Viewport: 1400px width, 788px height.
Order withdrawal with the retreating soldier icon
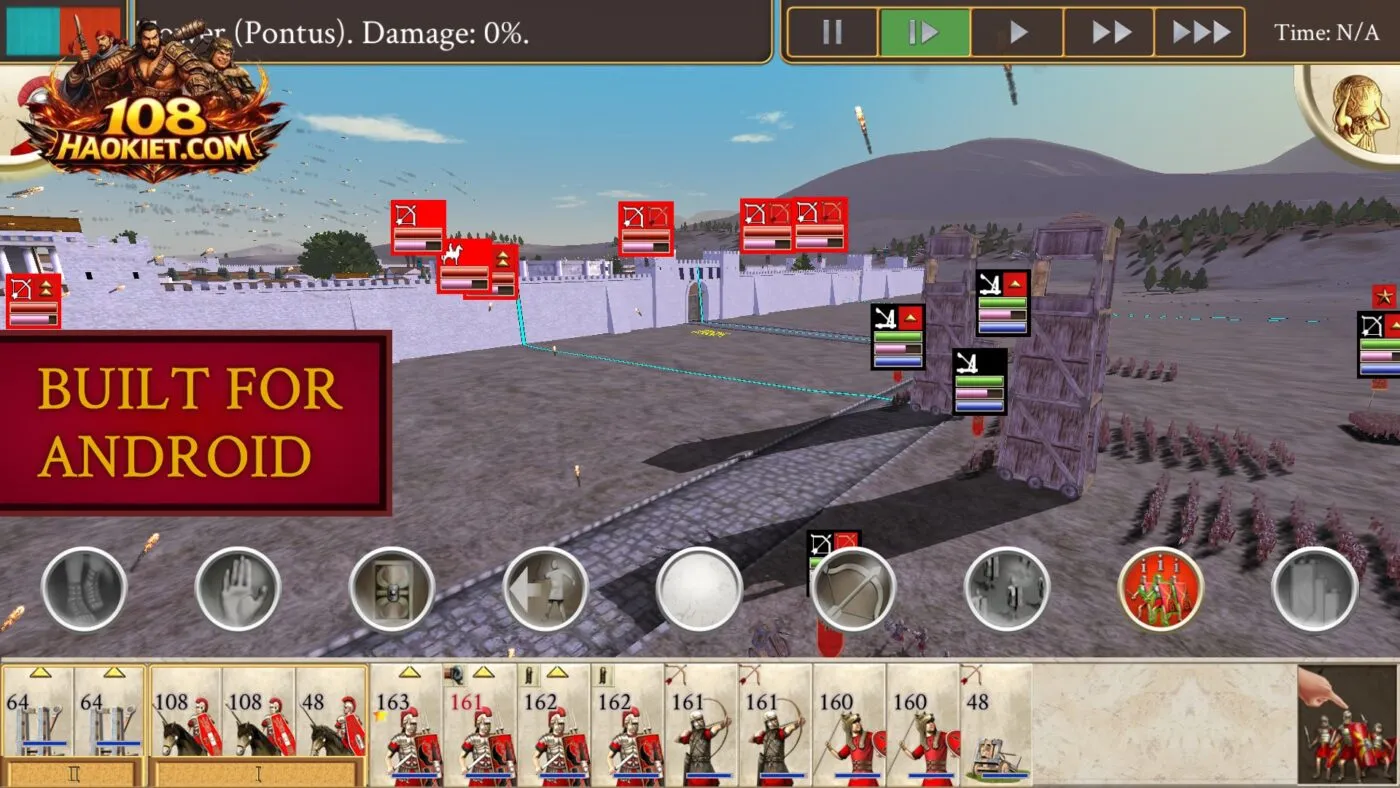click(545, 590)
